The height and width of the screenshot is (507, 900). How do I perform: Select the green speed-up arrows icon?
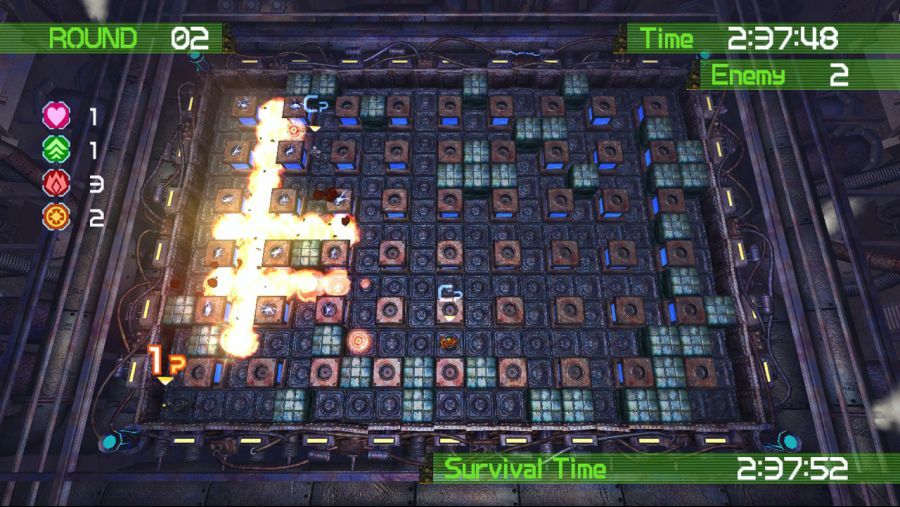coord(56,150)
